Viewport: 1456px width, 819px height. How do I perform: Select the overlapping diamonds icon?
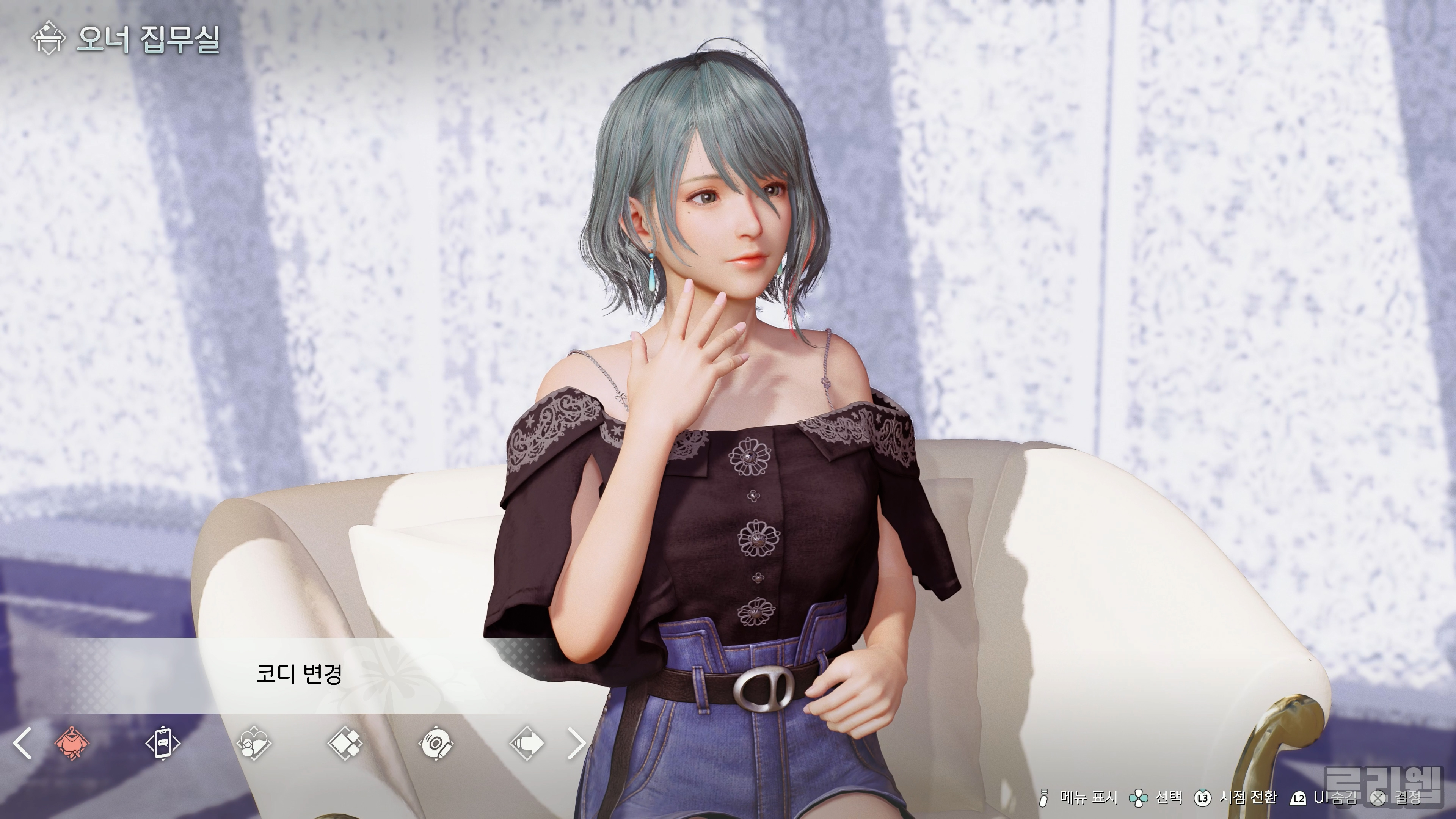click(x=345, y=743)
